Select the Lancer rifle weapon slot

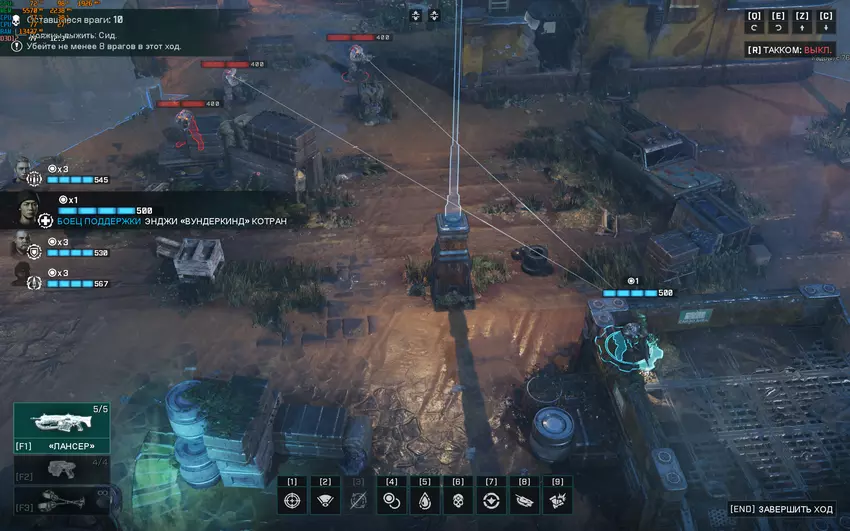62,425
